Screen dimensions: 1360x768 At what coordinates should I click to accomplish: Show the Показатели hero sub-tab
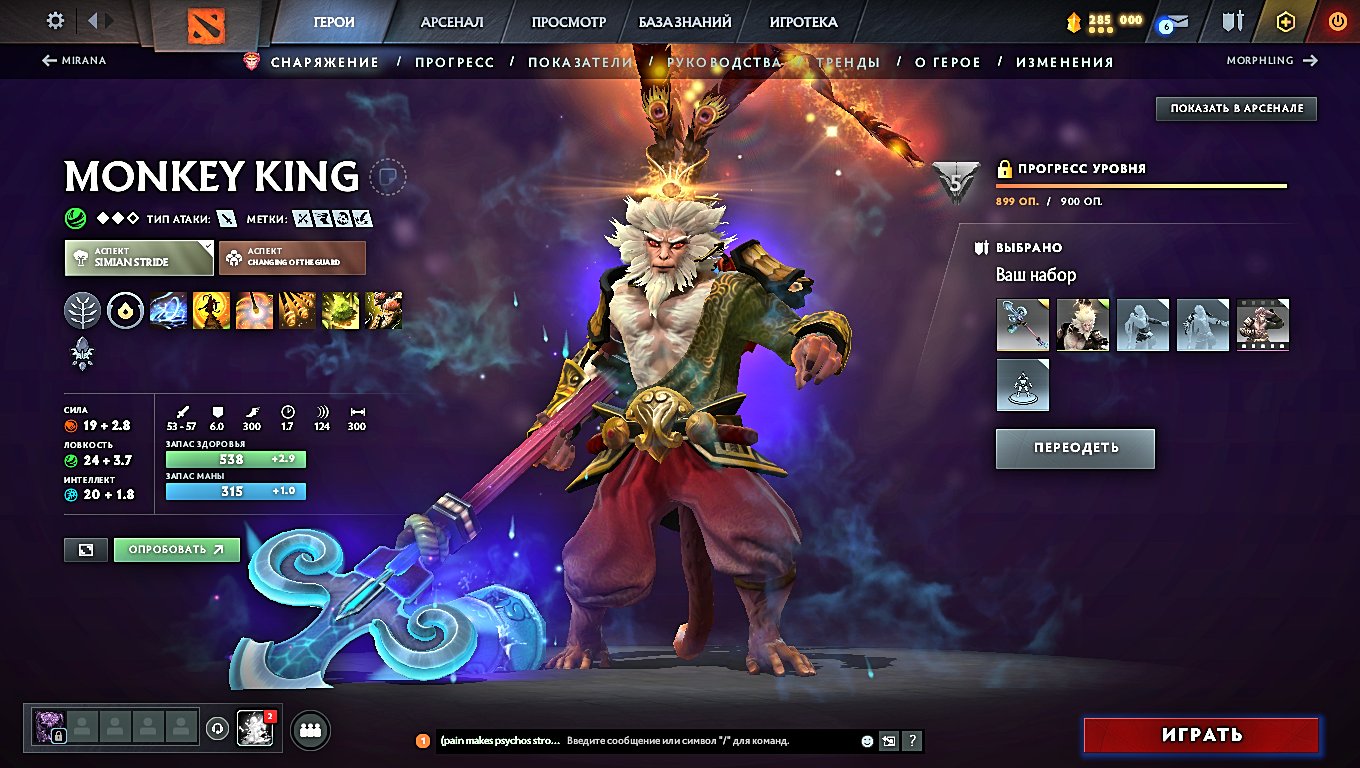pyautogui.click(x=580, y=62)
